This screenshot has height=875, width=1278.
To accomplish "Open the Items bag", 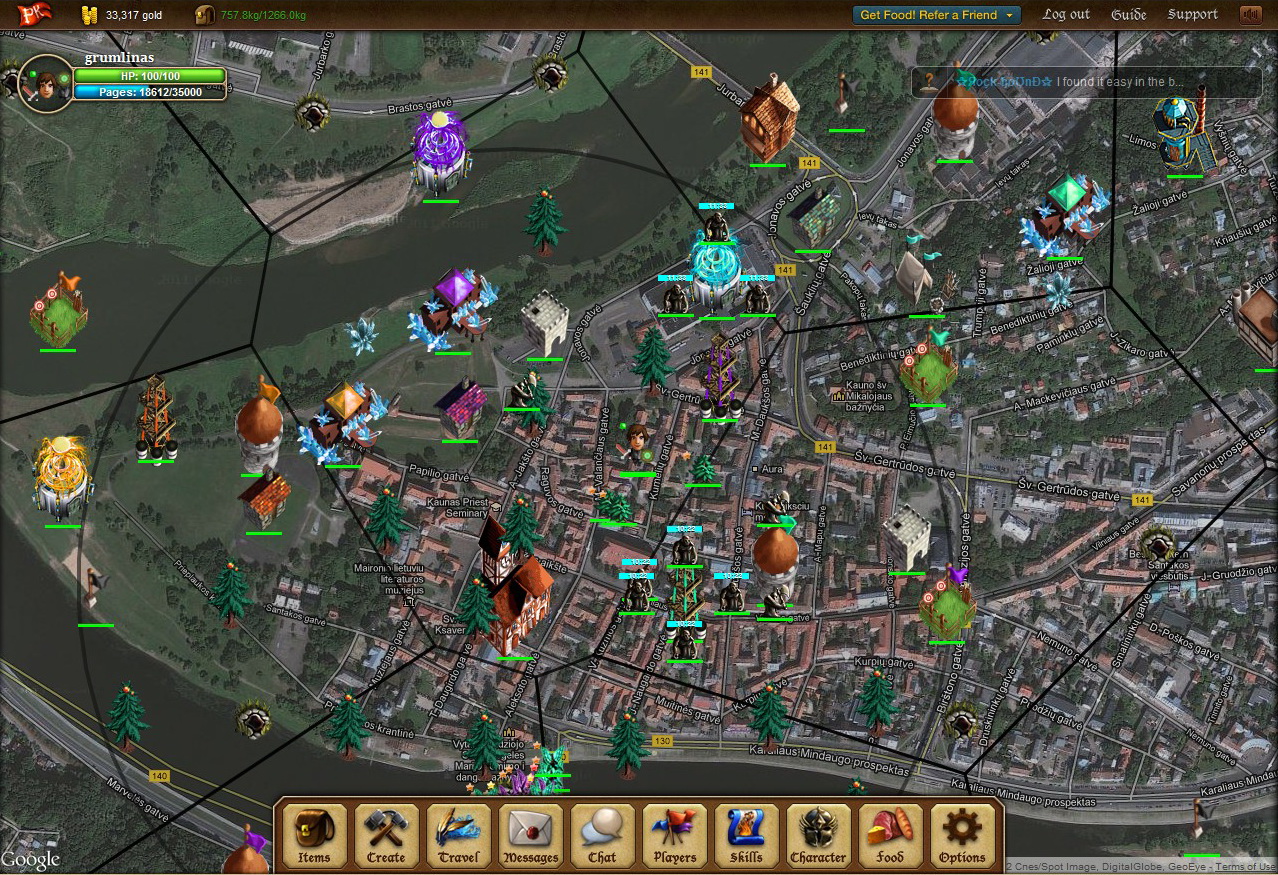I will 314,835.
